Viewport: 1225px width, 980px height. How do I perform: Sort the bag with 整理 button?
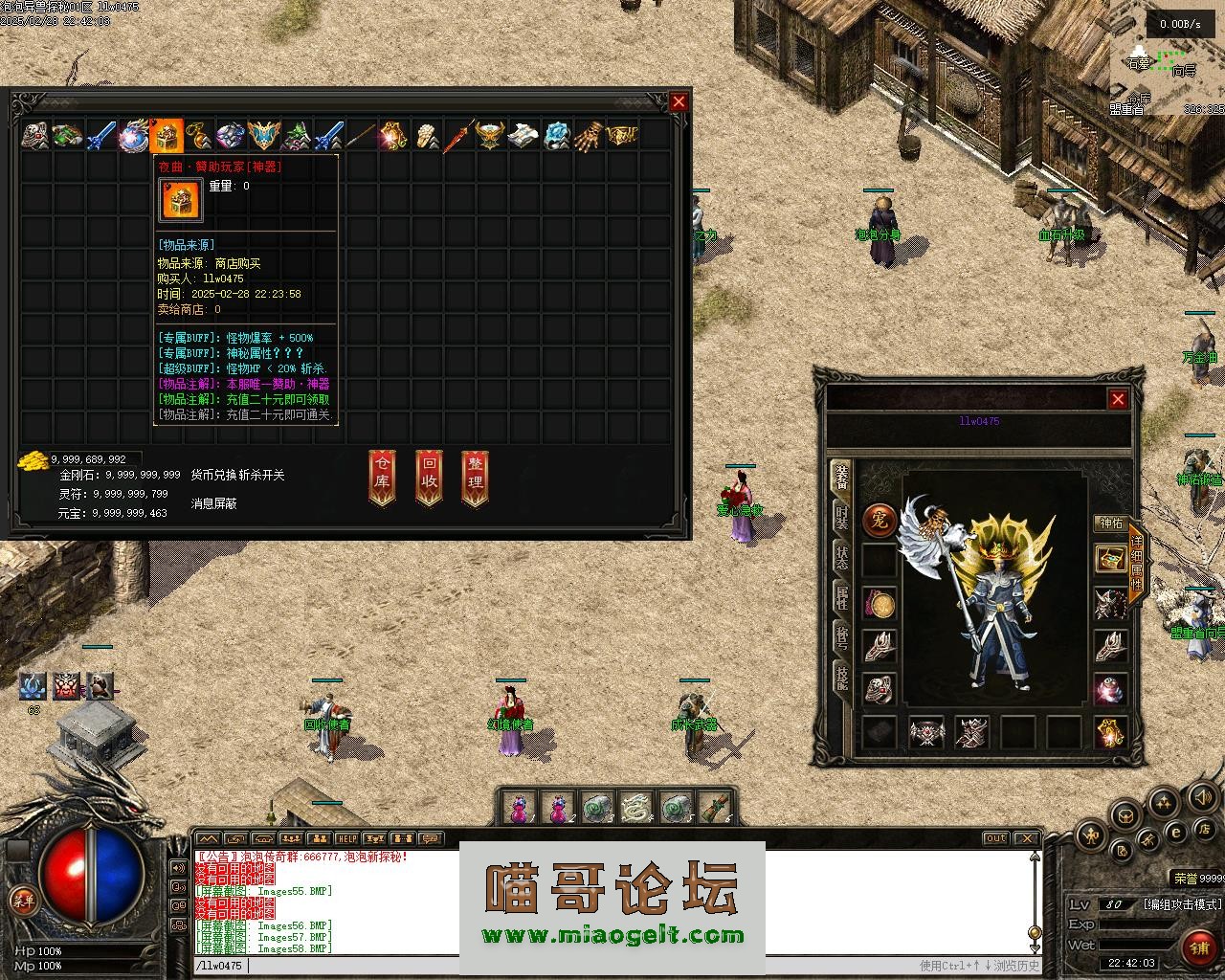point(475,477)
